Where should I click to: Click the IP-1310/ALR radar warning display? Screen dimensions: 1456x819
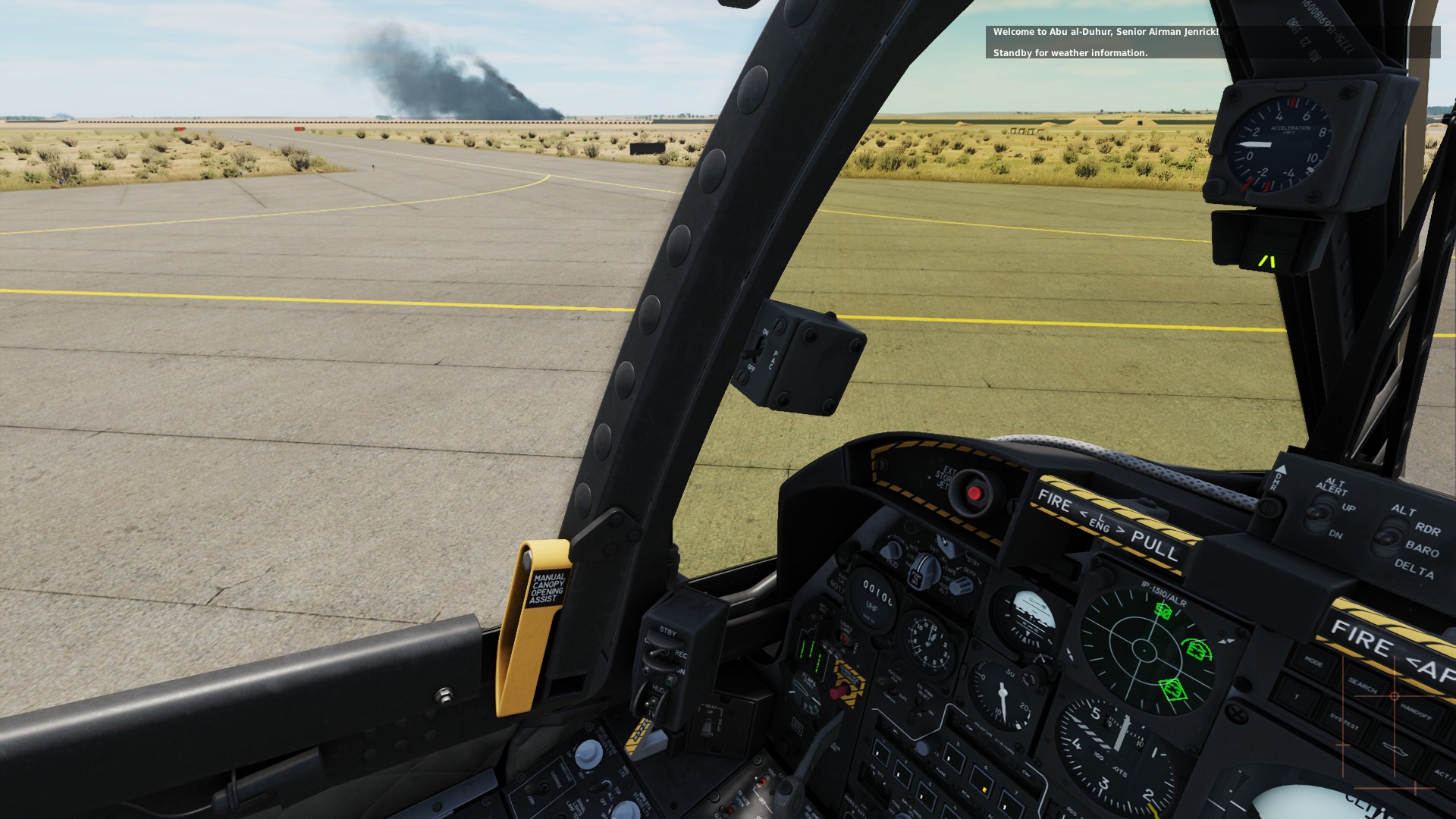1144,649
